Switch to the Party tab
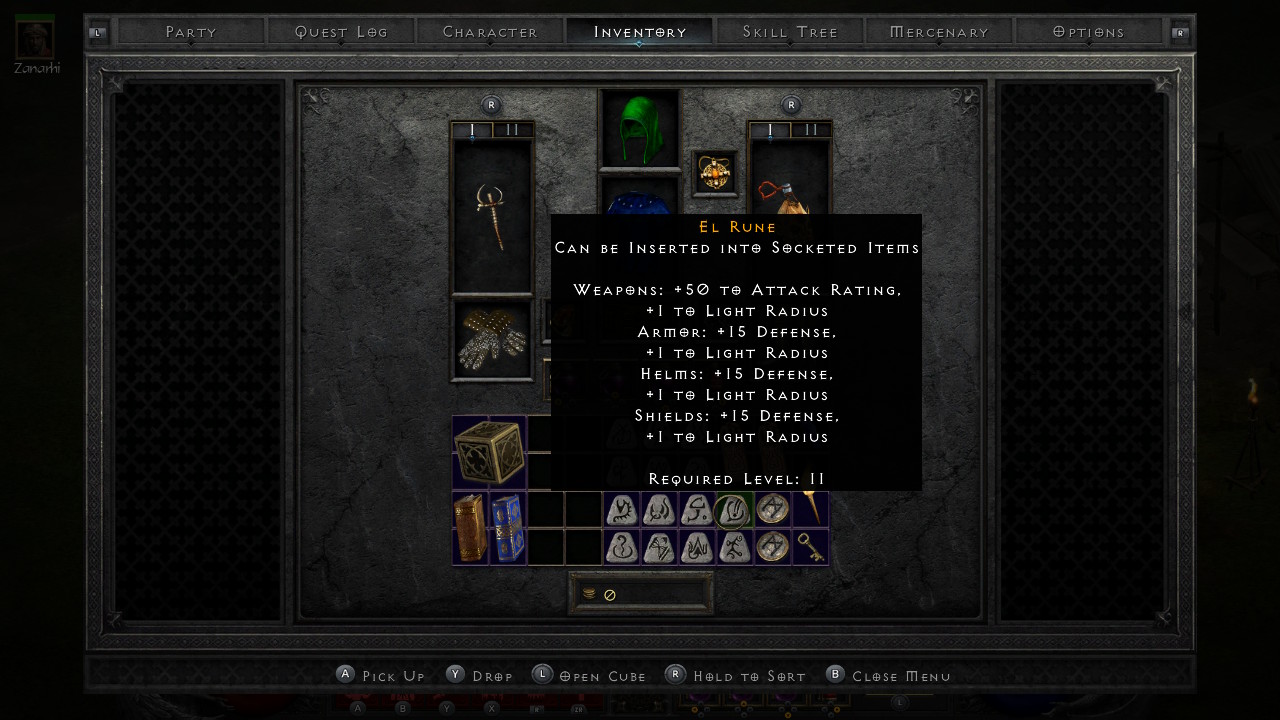Viewport: 1280px width, 720px height. tap(191, 32)
